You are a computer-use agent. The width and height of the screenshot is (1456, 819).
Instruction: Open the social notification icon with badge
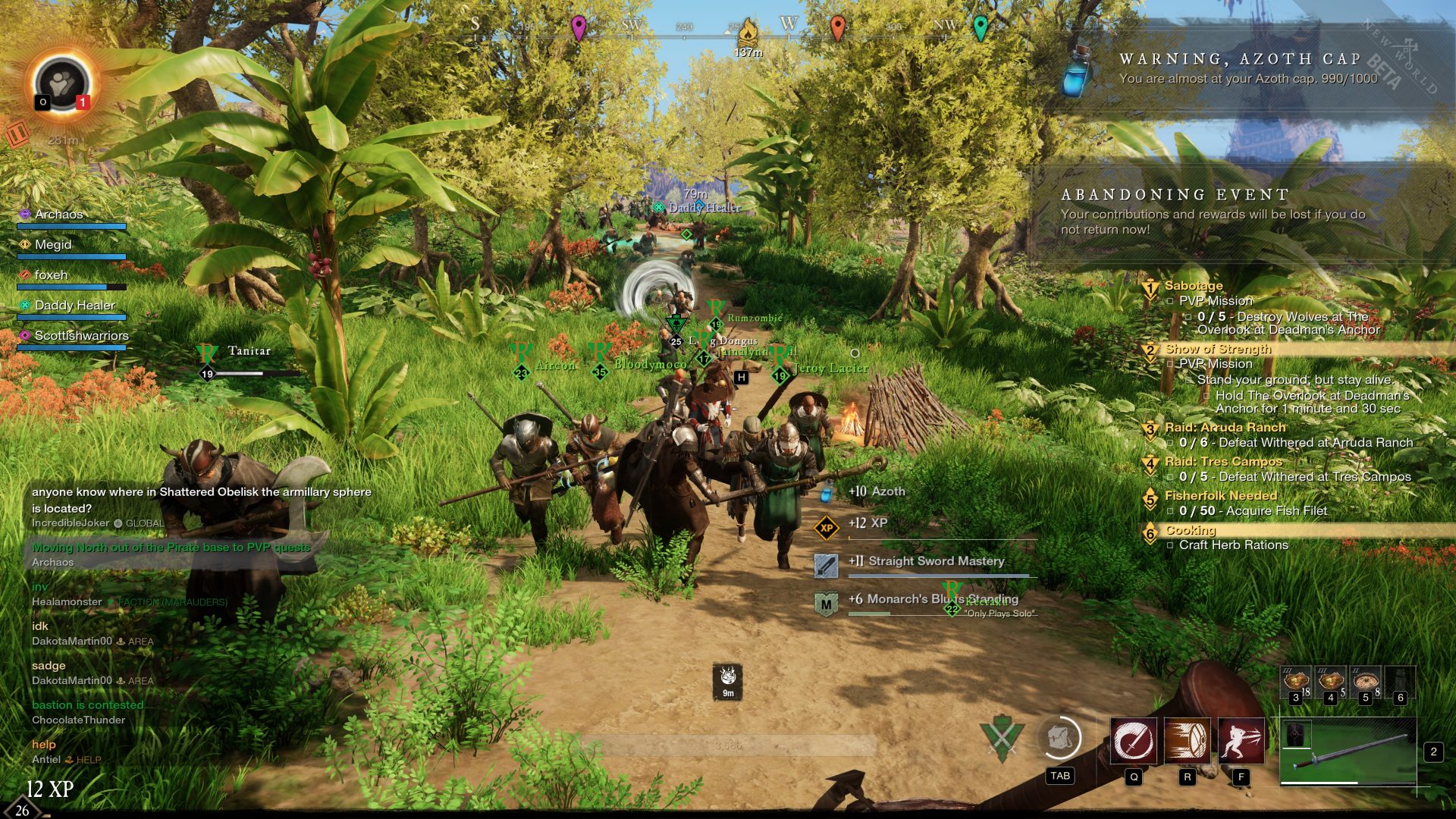[62, 85]
